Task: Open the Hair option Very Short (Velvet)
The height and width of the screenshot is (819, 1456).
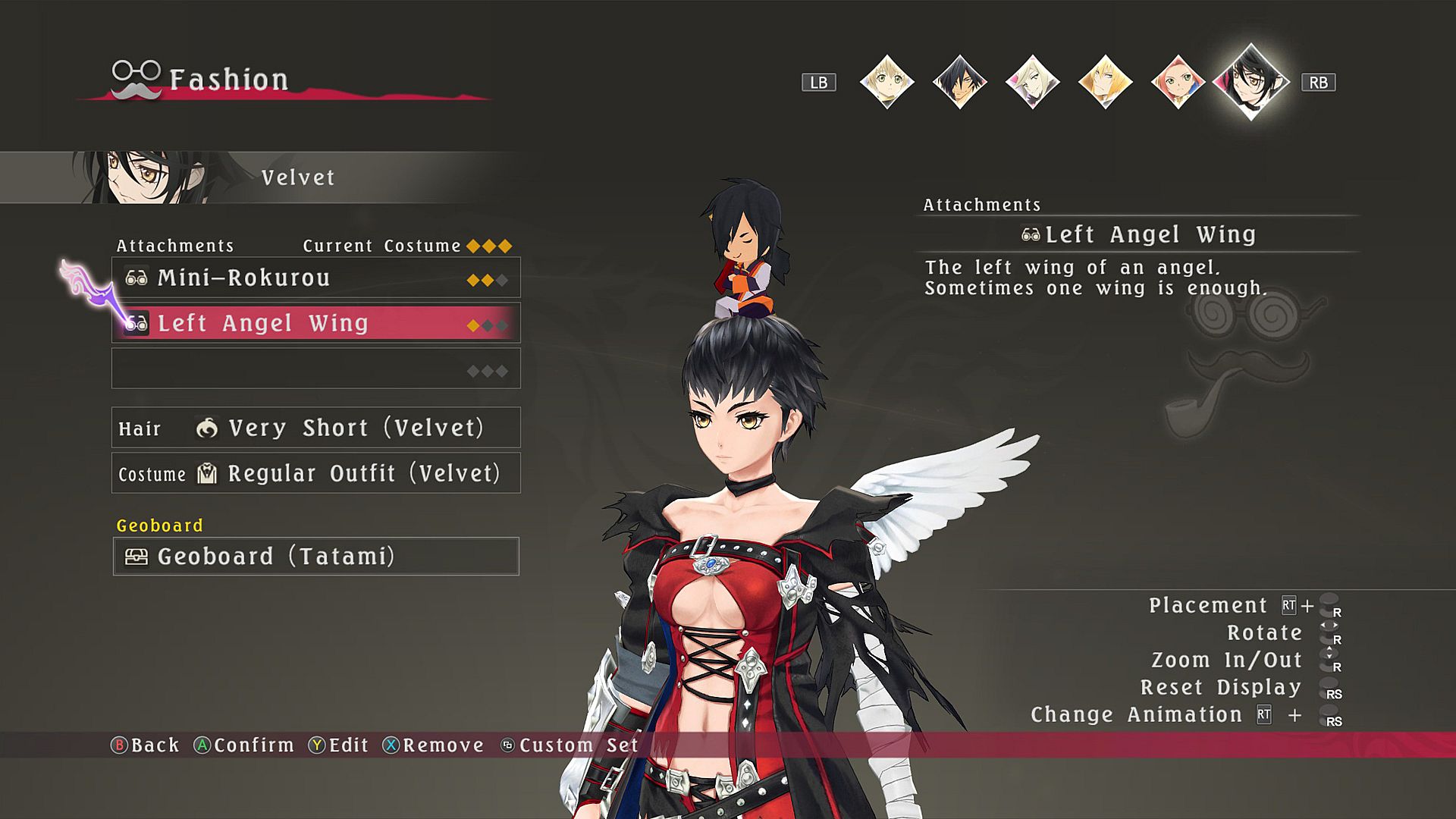Action: pos(315,428)
